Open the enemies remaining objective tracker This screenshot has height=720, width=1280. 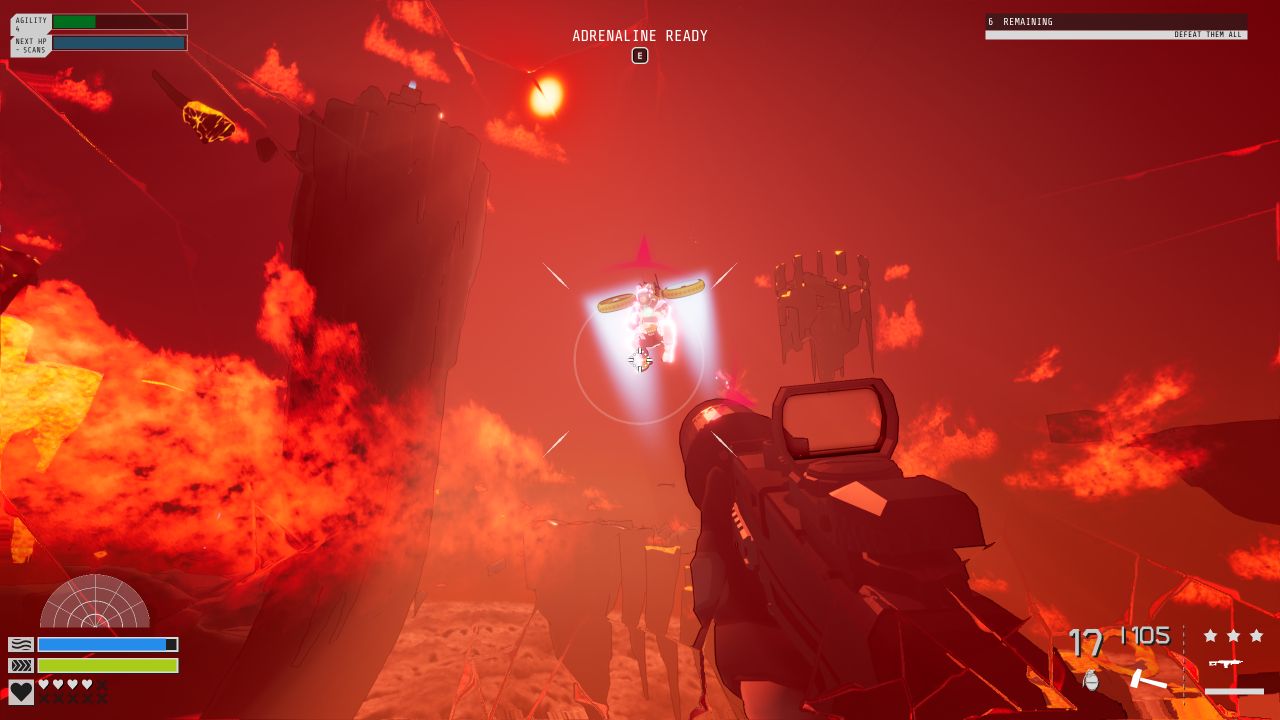coord(1116,27)
